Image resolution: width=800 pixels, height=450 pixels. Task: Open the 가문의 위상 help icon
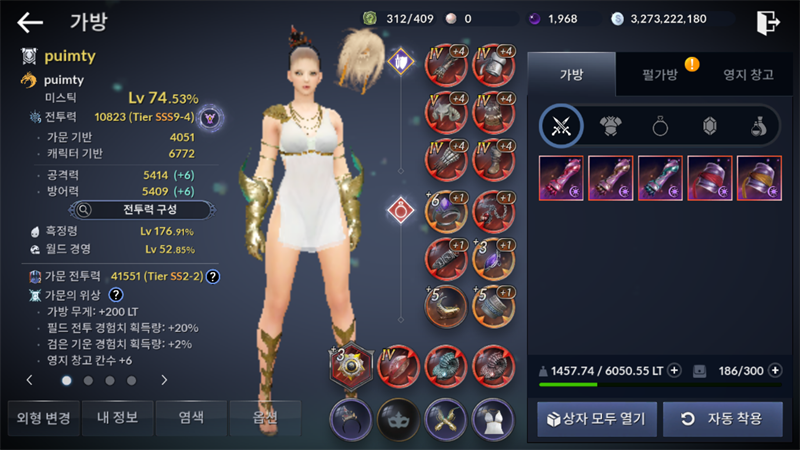pyautogui.click(x=116, y=294)
